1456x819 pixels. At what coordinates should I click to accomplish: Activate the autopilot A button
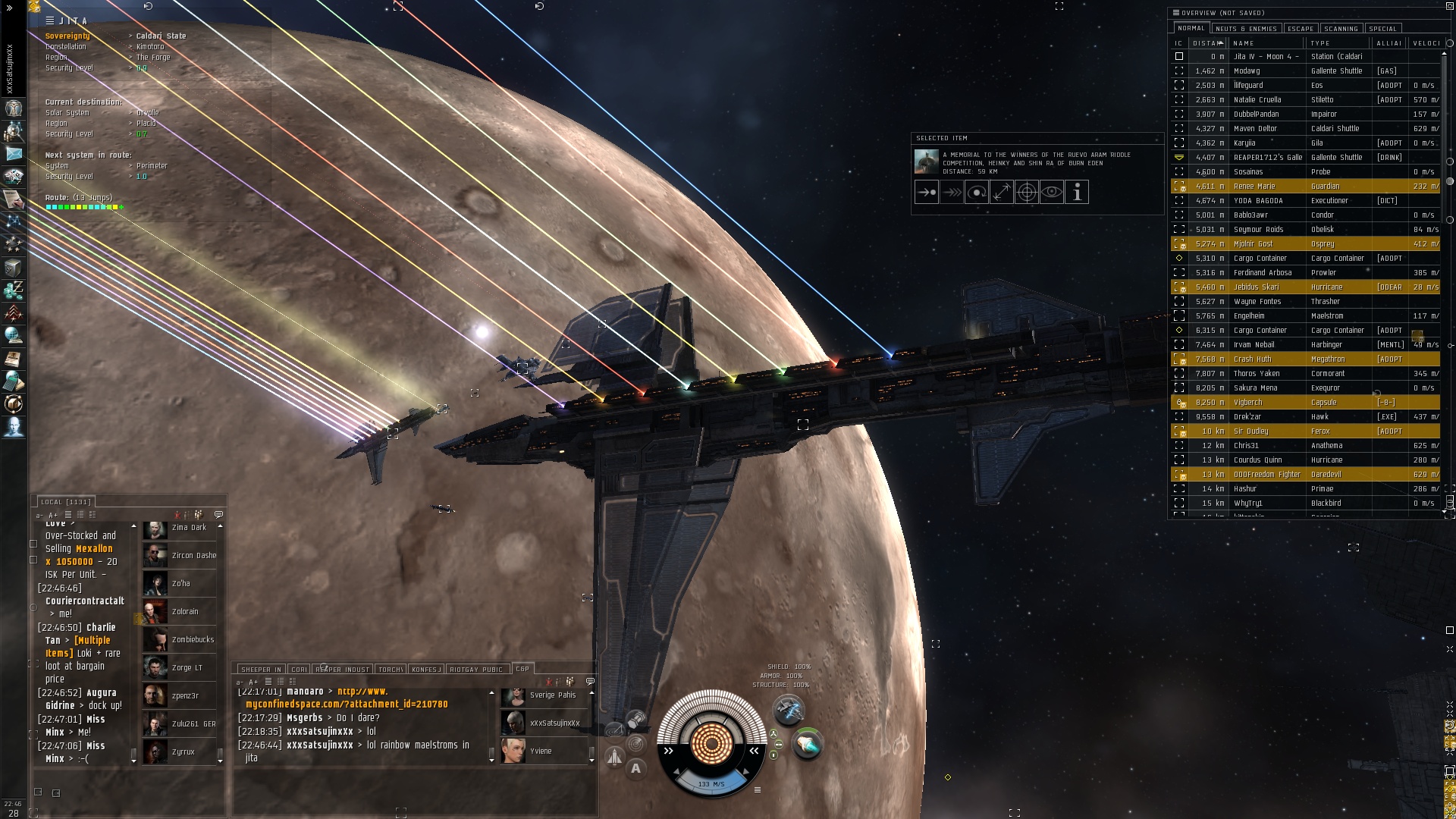pyautogui.click(x=635, y=768)
